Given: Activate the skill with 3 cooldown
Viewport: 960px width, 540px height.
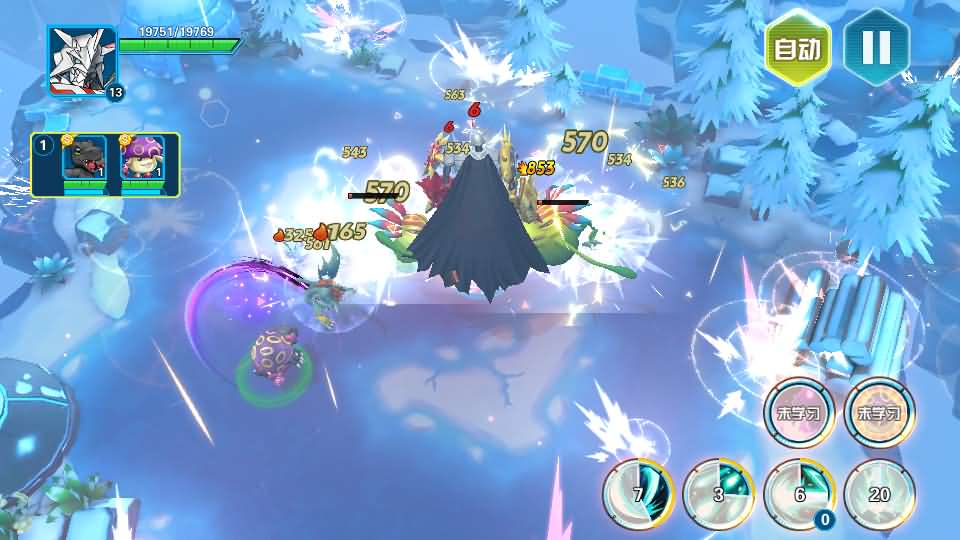Looking at the screenshot, I should 718,493.
